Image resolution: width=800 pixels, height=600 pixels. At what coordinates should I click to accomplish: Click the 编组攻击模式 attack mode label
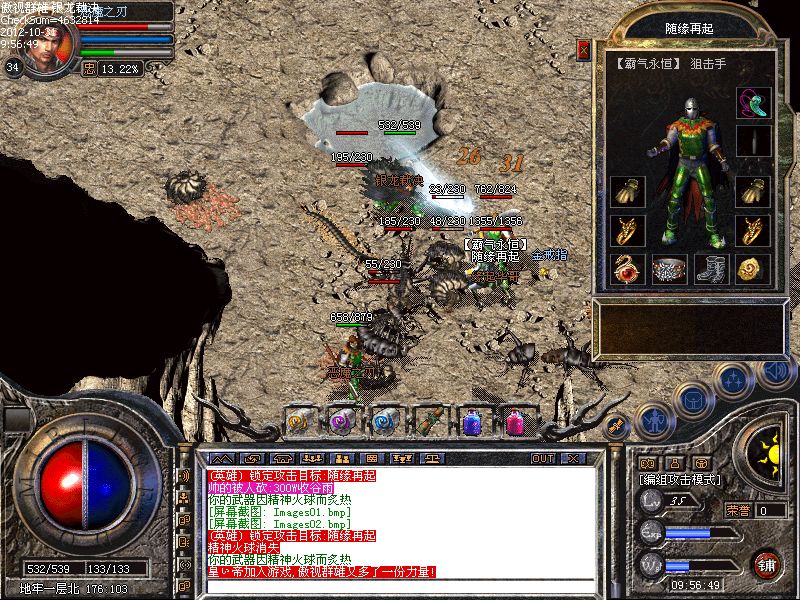[678, 480]
